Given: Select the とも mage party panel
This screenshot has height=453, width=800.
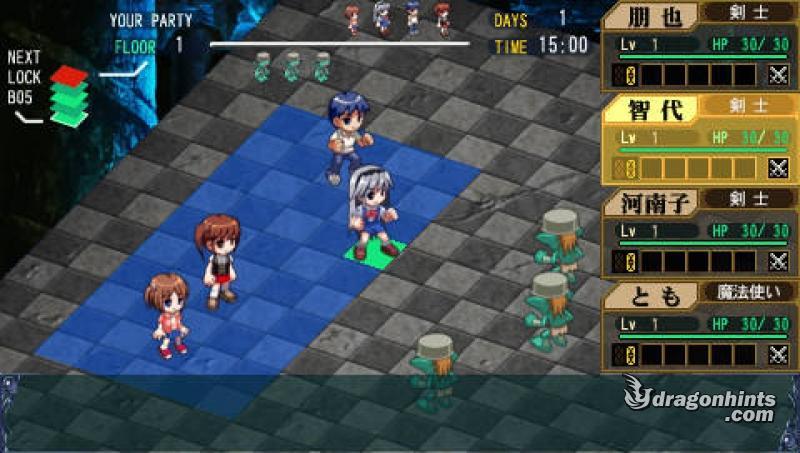Looking at the screenshot, I should [698, 327].
